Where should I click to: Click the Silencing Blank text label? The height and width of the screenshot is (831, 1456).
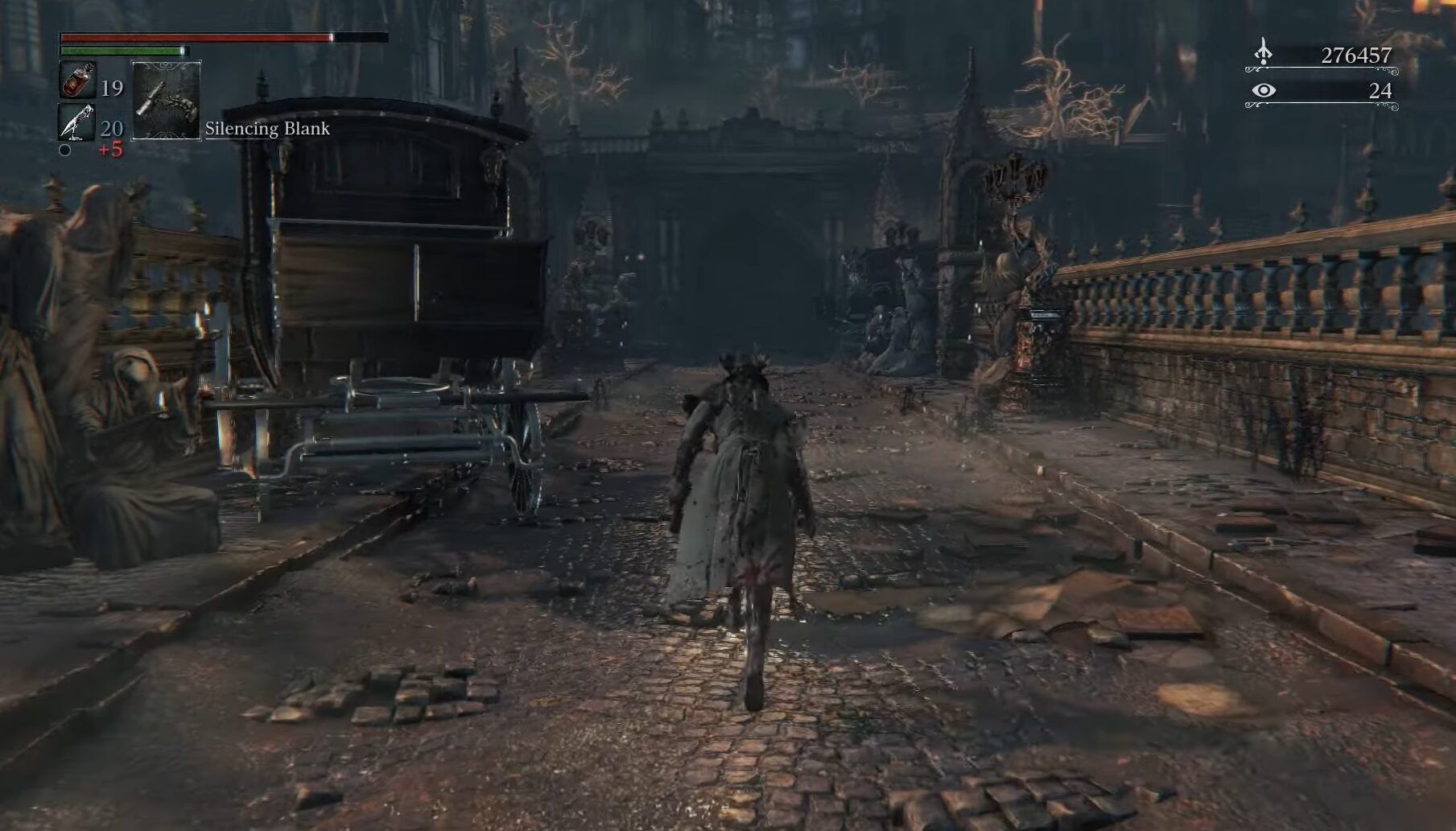point(268,126)
